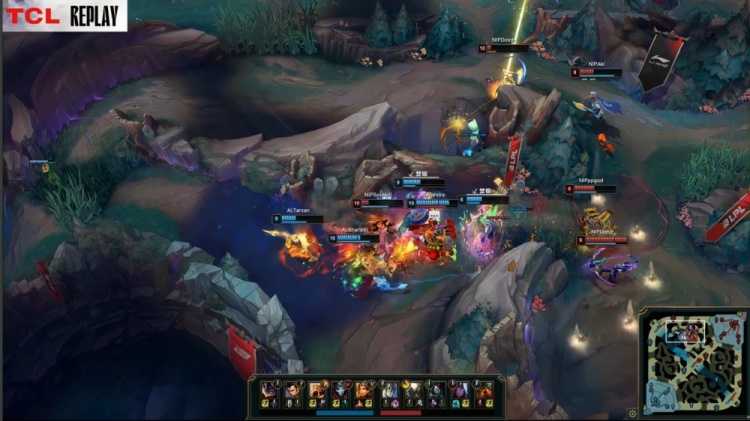Select the rightmost red-team champion portrait

(x=484, y=390)
